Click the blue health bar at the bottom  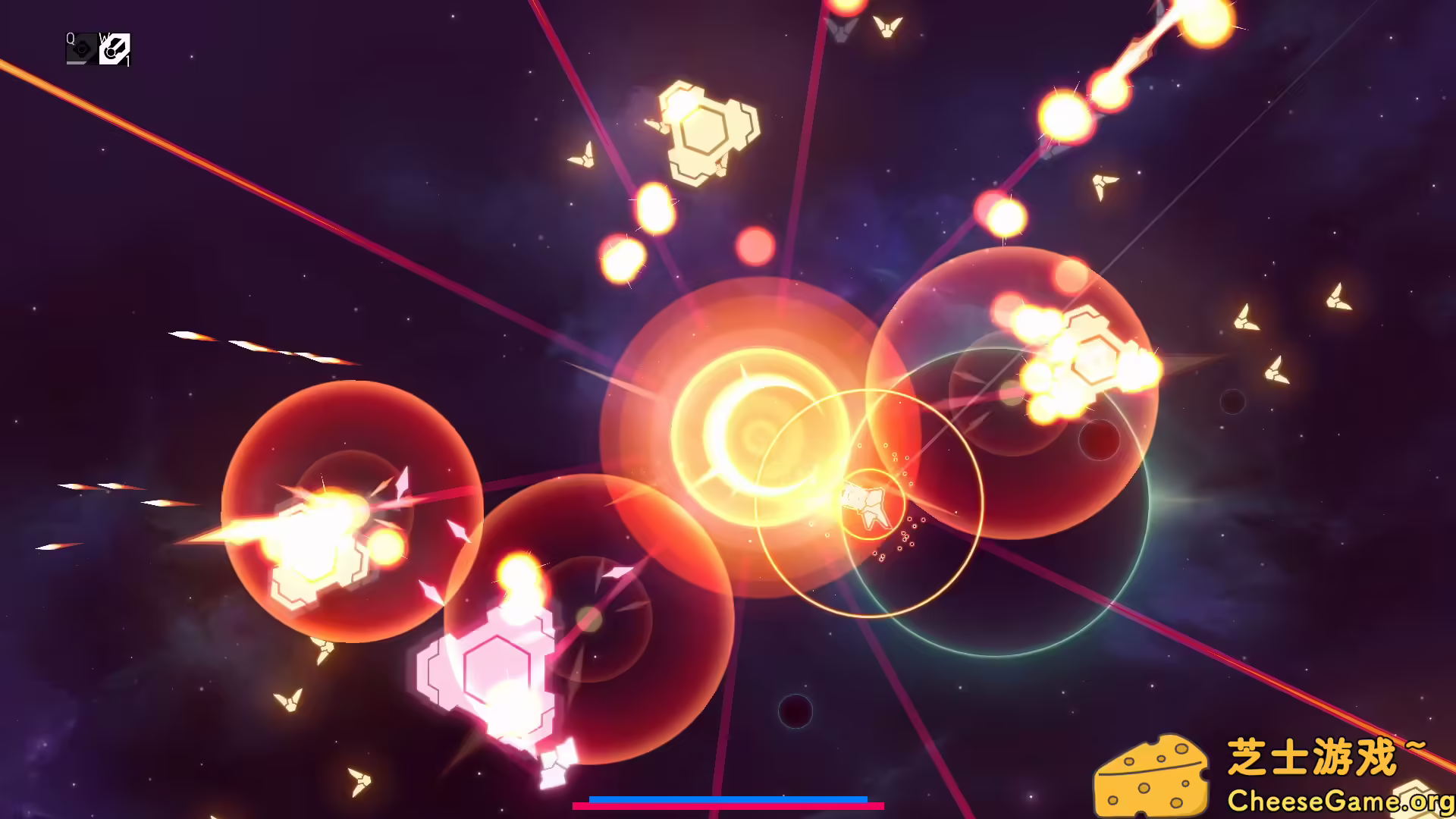pyautogui.click(x=728, y=799)
